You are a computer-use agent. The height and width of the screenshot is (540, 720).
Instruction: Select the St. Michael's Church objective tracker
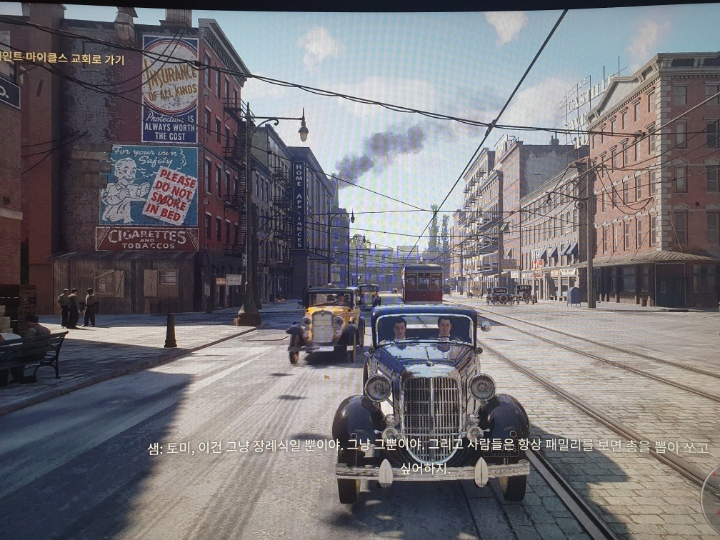(62, 58)
